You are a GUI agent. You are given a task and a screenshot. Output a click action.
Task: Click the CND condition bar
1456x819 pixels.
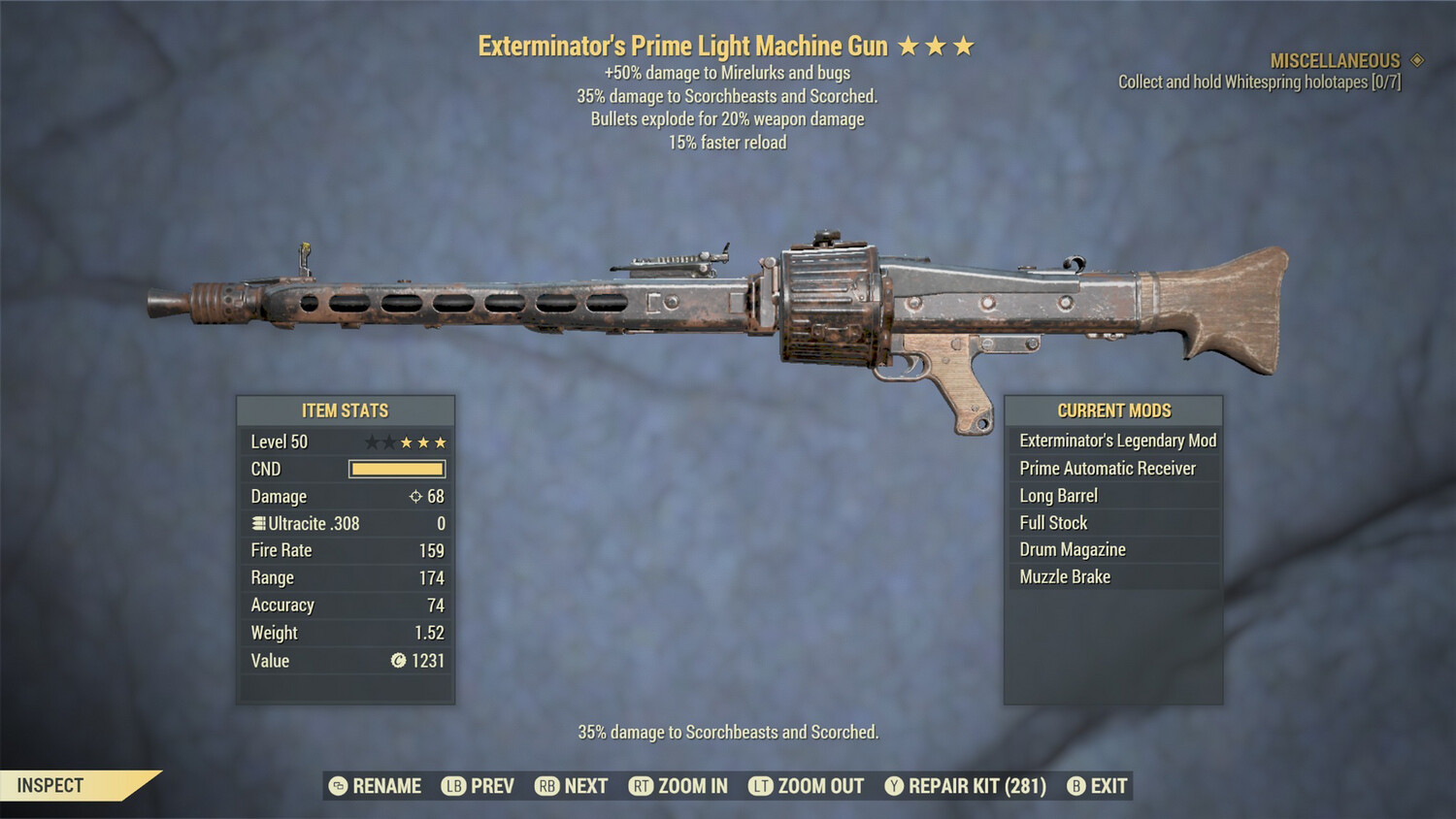coord(396,469)
